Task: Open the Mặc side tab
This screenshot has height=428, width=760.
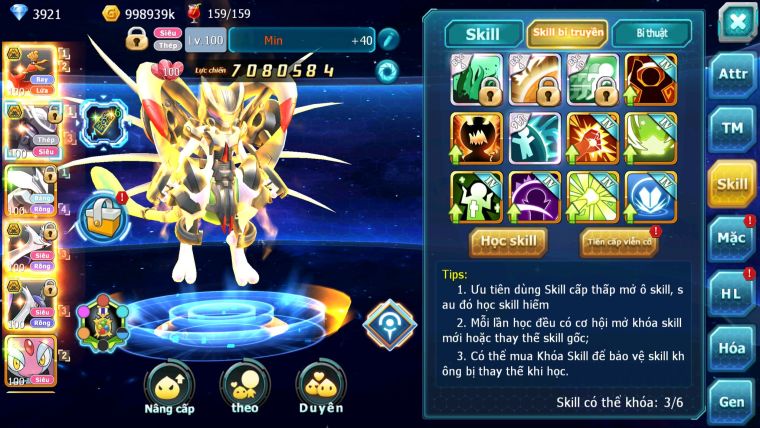Action: 732,238
